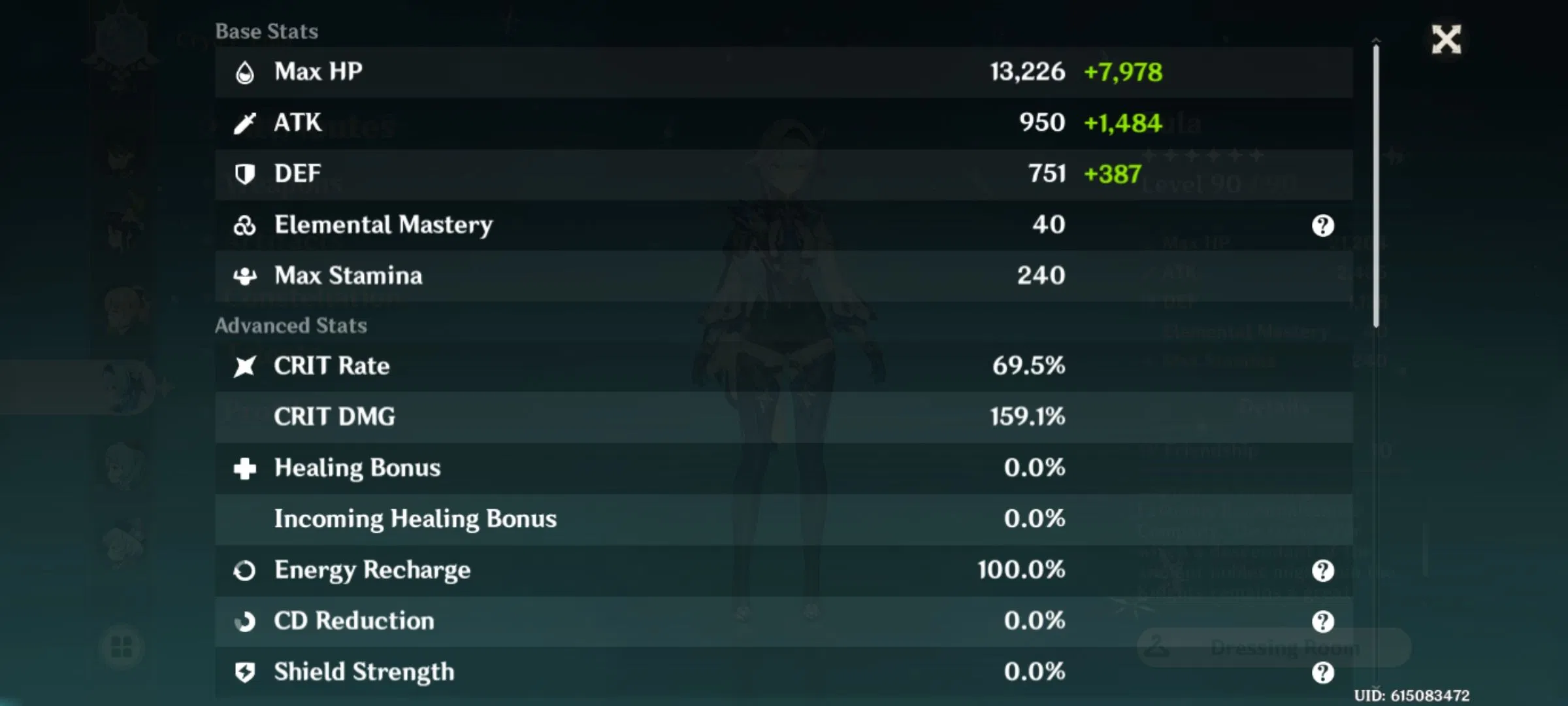The height and width of the screenshot is (706, 1568).
Task: Open the CD Reduction help tooltip
Action: [x=1322, y=621]
